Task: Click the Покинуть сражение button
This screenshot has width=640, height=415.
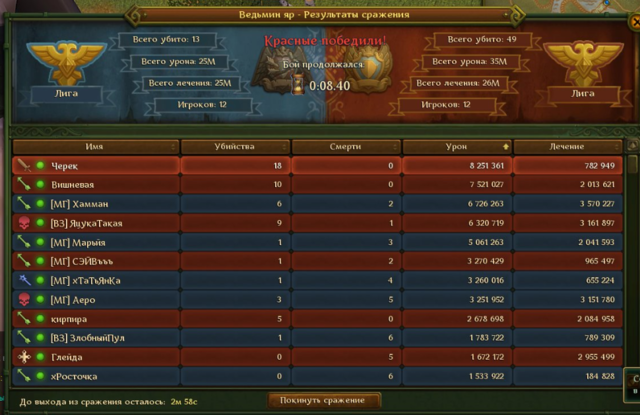Action: click(x=324, y=401)
